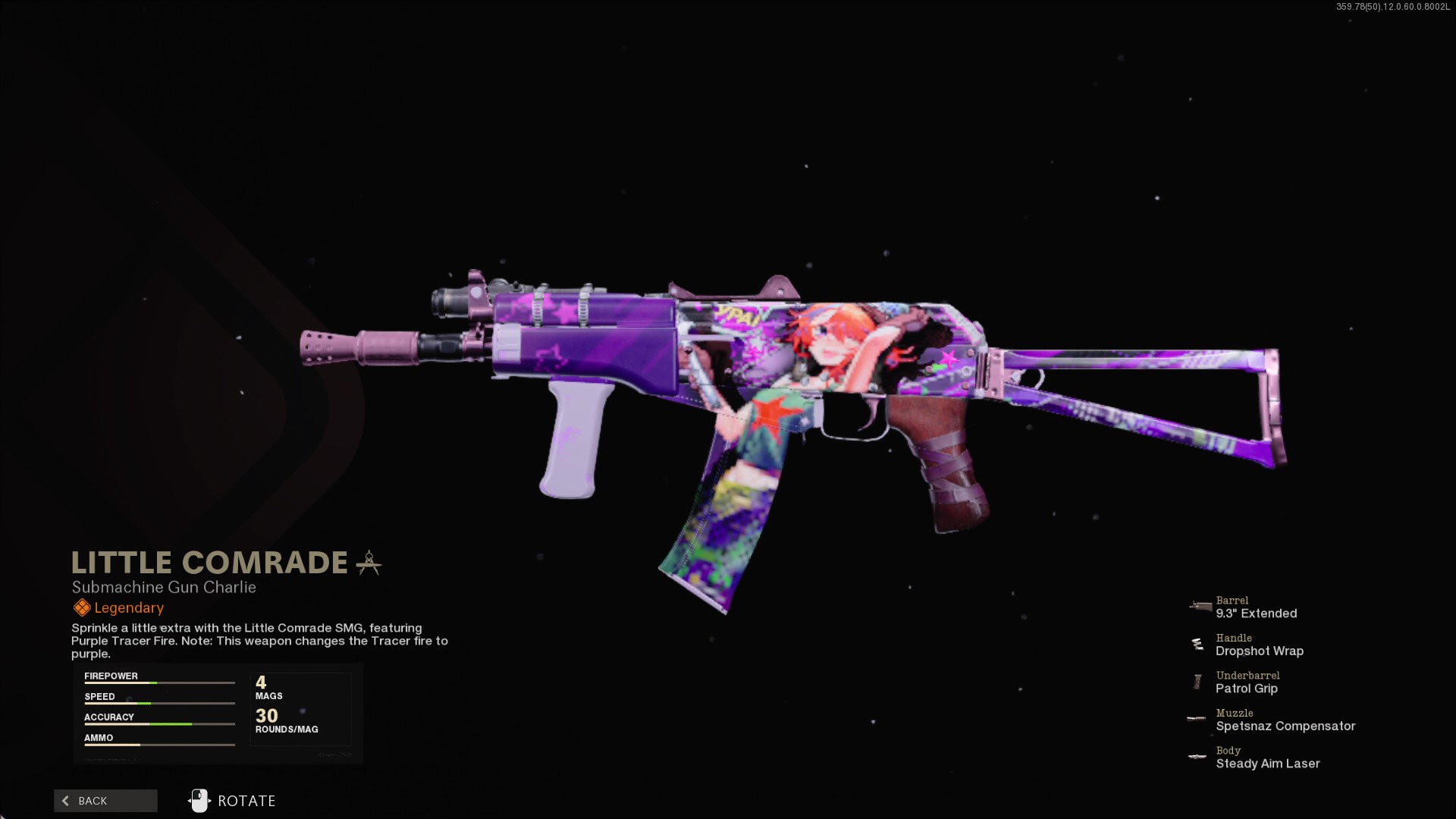Select the Dropshot Wrap handle entry

(1260, 651)
